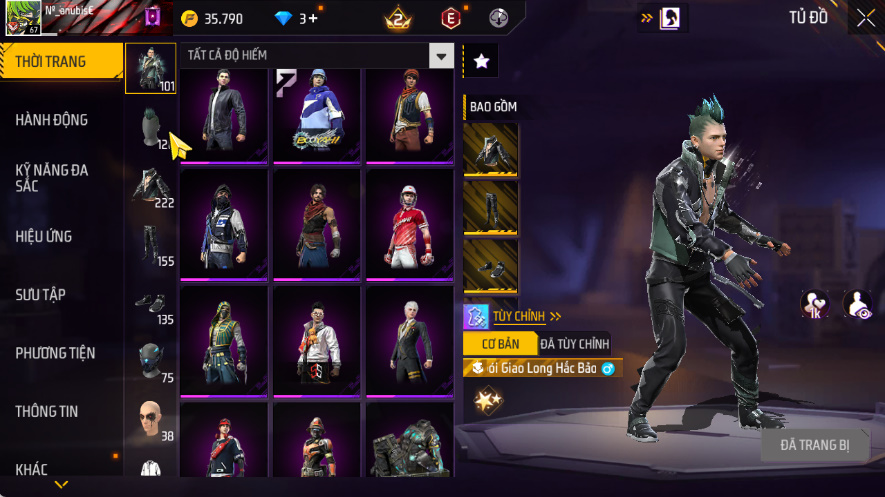Open the Thời Trang category
The height and width of the screenshot is (497, 885).
[52, 62]
